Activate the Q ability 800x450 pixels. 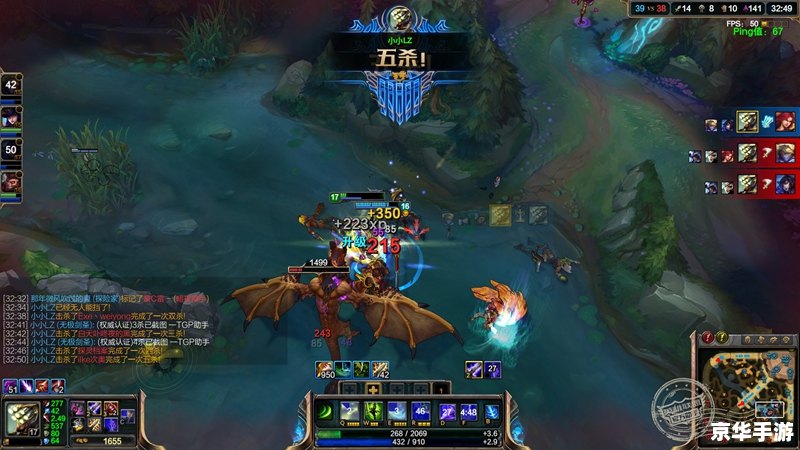click(350, 411)
